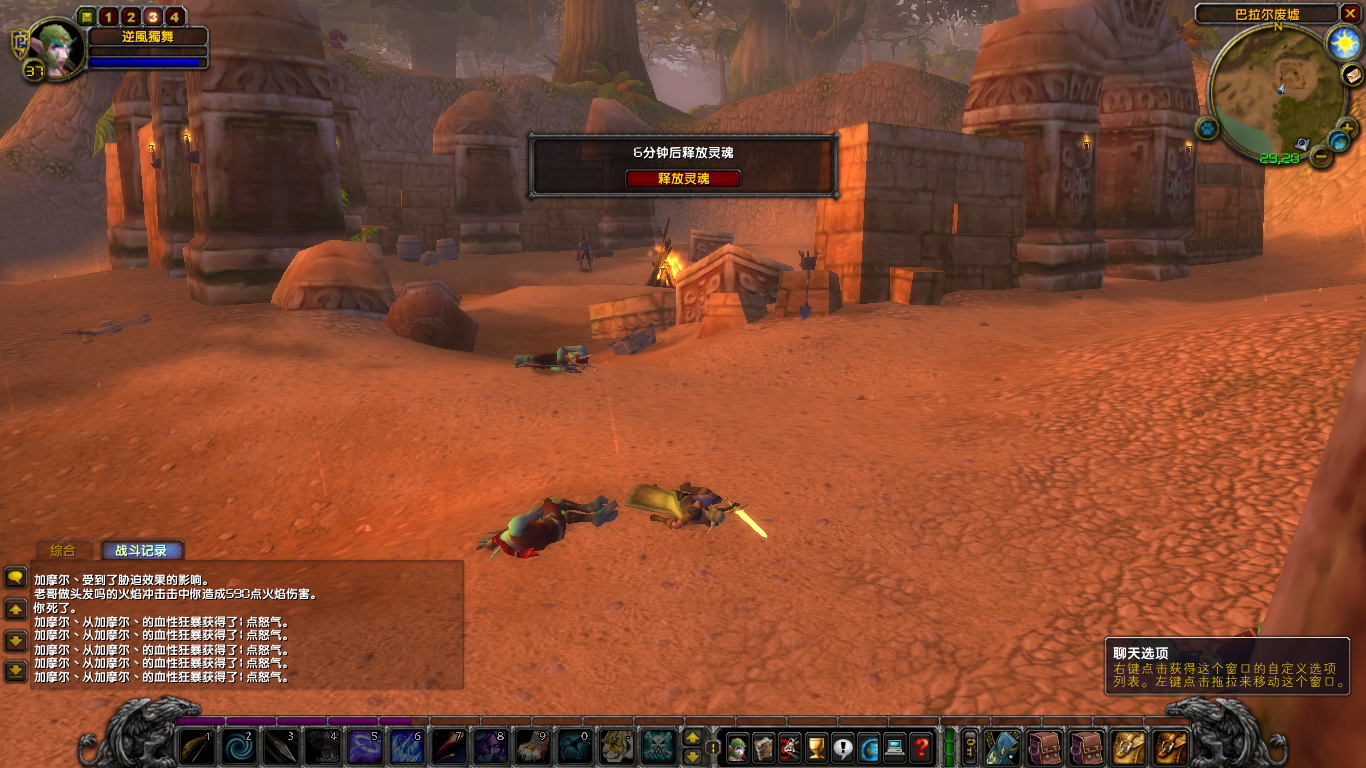The width and height of the screenshot is (1366, 768).
Task: Open the red question mark help button
Action: click(x=920, y=747)
